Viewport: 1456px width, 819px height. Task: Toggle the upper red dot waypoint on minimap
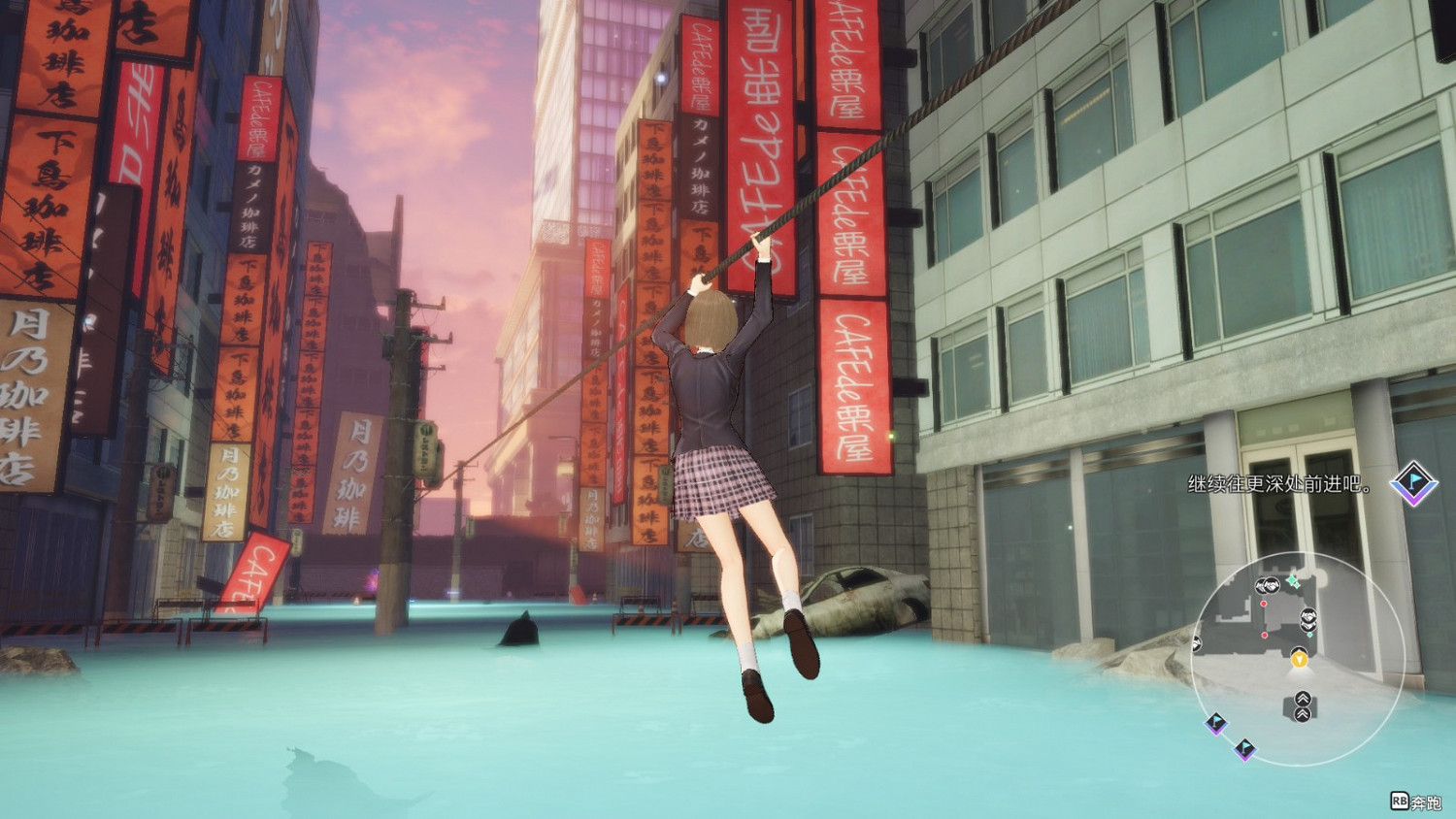(x=1264, y=603)
